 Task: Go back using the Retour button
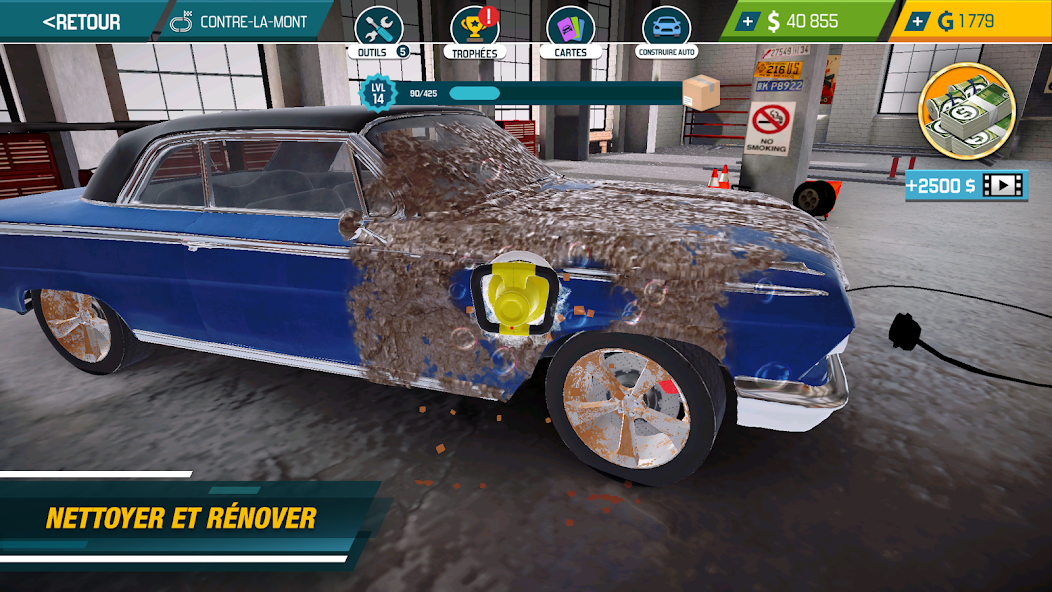point(82,21)
